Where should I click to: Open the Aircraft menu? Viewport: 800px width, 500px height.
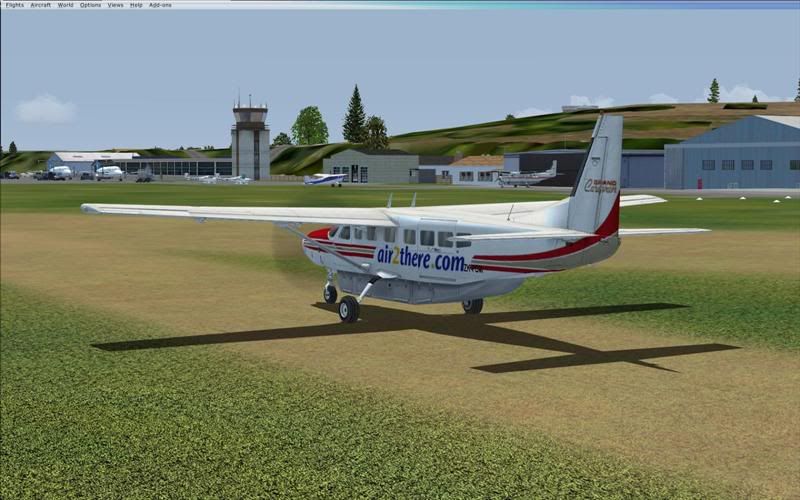(x=40, y=5)
